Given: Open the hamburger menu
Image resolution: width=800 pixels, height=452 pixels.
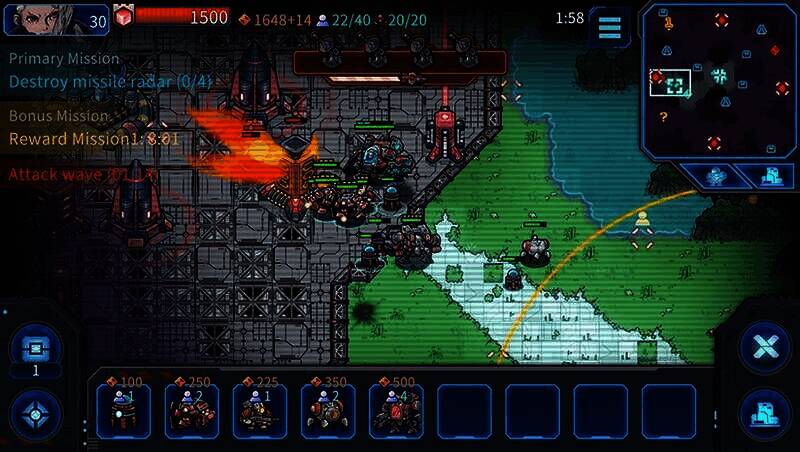Looking at the screenshot, I should 609,26.
